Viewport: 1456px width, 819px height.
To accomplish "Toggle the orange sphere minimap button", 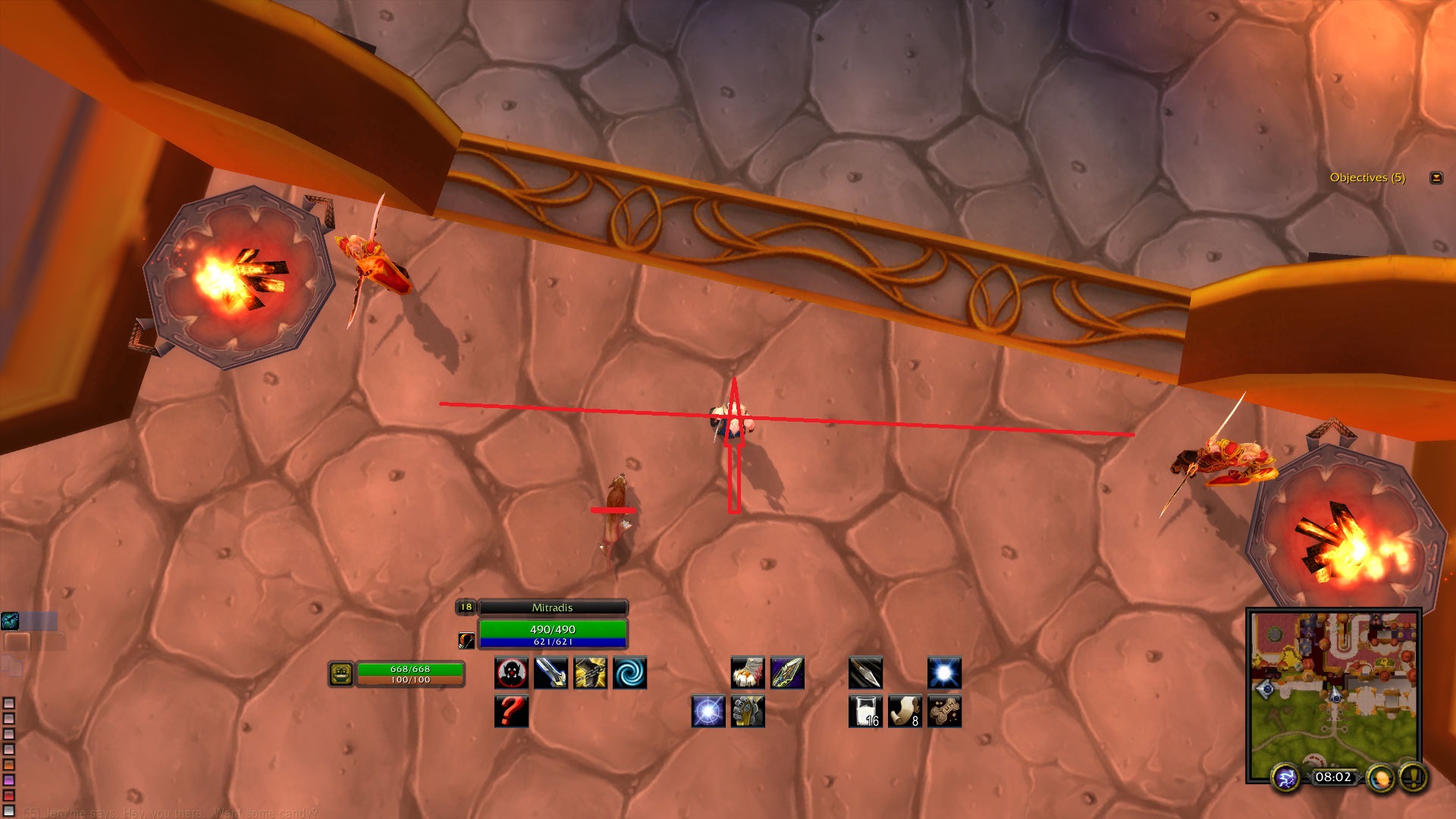I will (x=1381, y=778).
